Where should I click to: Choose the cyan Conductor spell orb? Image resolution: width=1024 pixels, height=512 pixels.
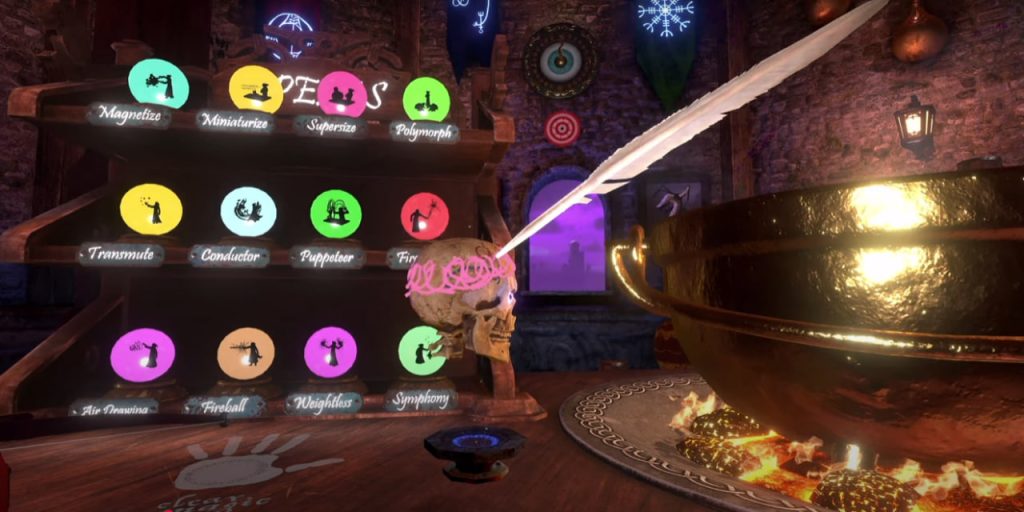pyautogui.click(x=248, y=211)
